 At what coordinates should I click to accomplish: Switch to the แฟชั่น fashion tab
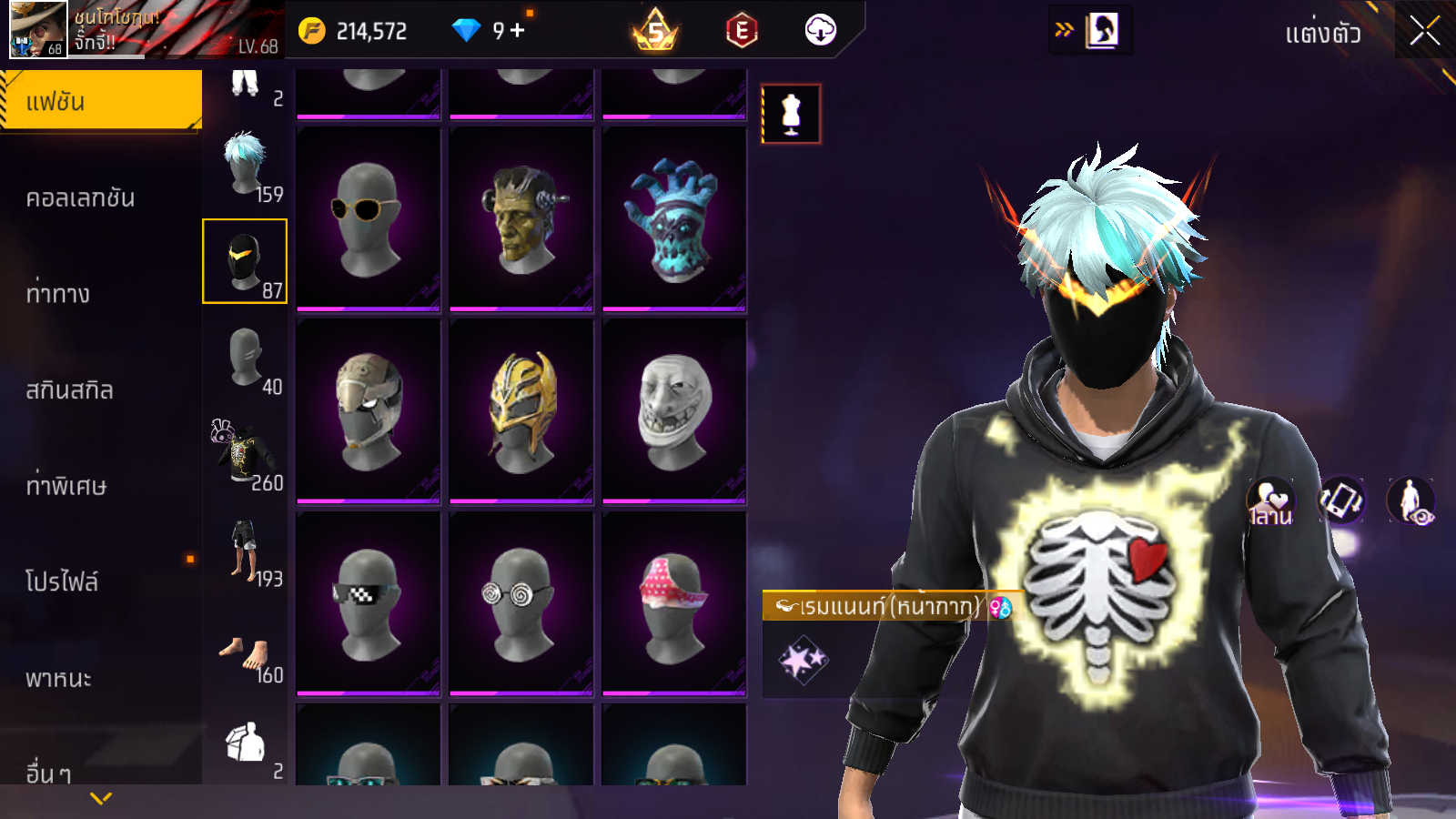[100, 101]
